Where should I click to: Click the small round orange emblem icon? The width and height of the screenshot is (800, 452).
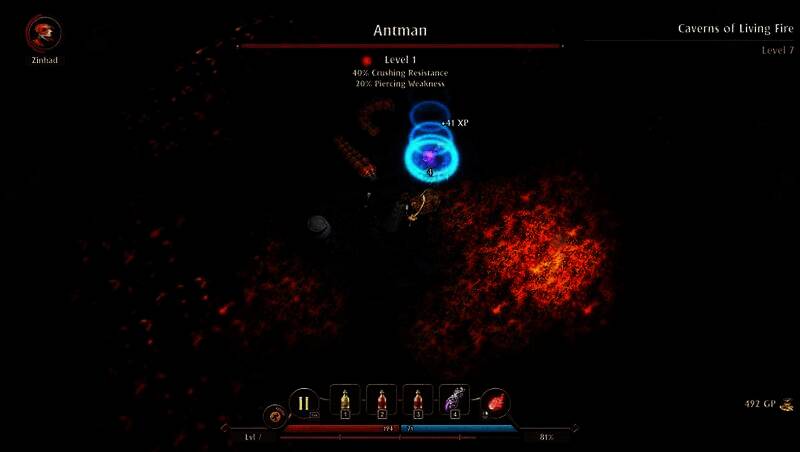pyautogui.click(x=273, y=415)
